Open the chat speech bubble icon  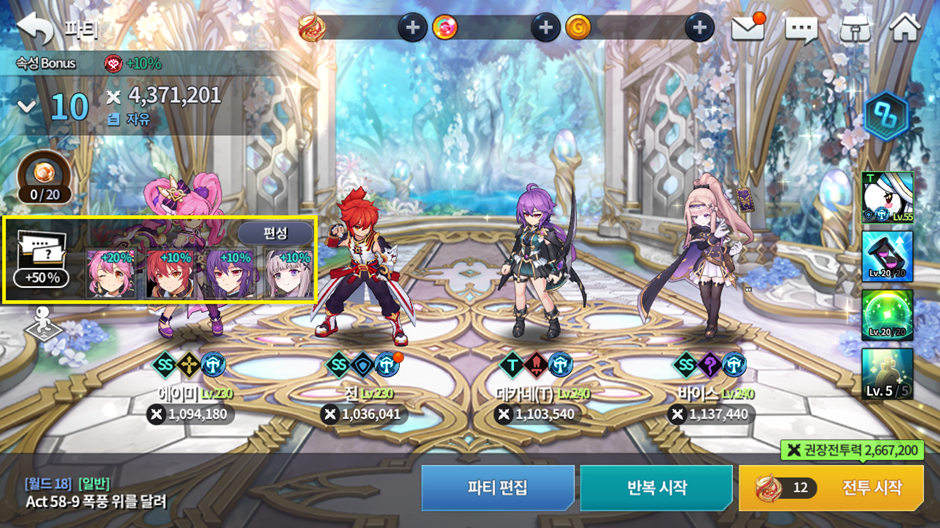[x=801, y=29]
